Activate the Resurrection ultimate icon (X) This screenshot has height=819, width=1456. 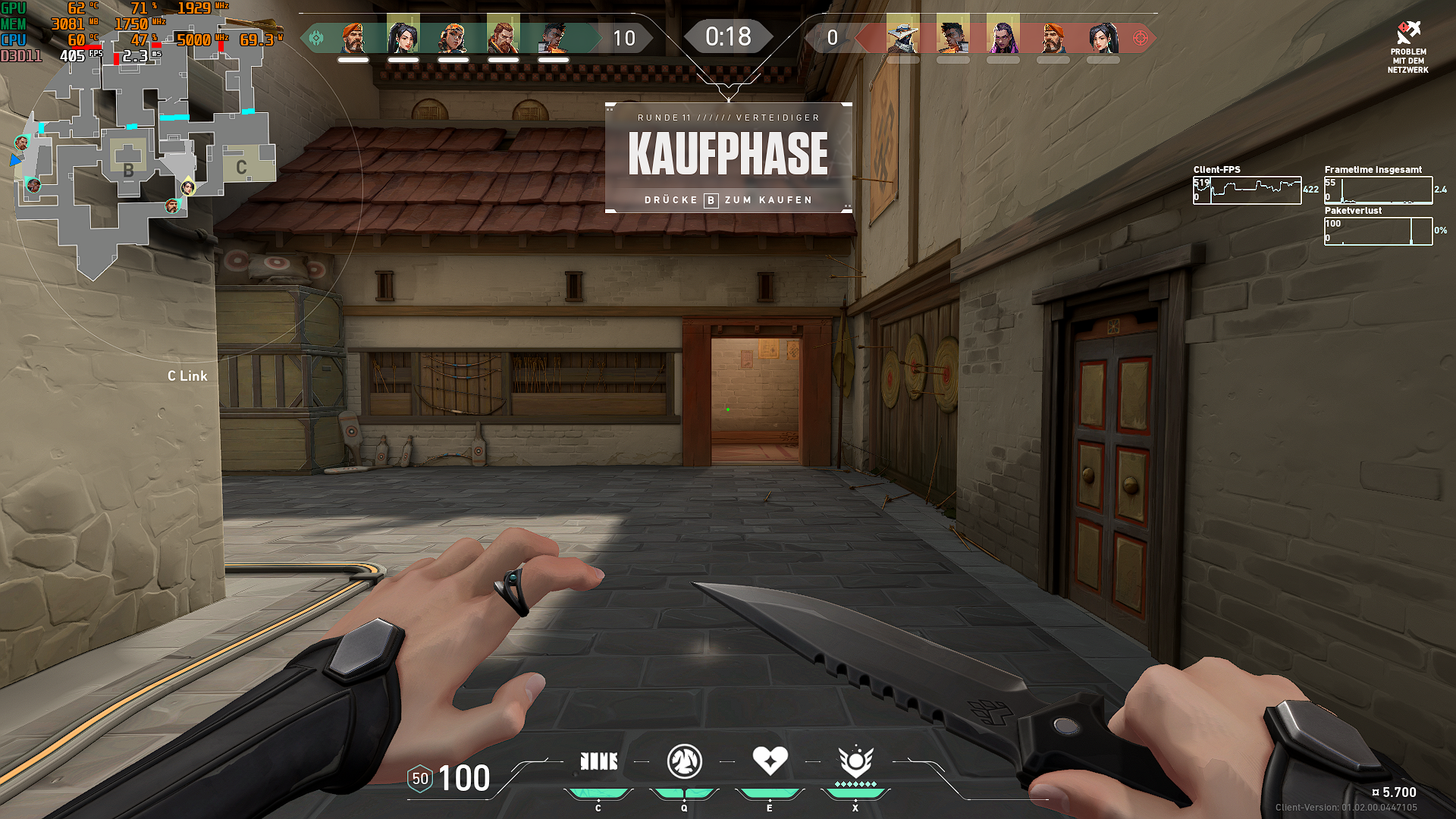point(855,762)
